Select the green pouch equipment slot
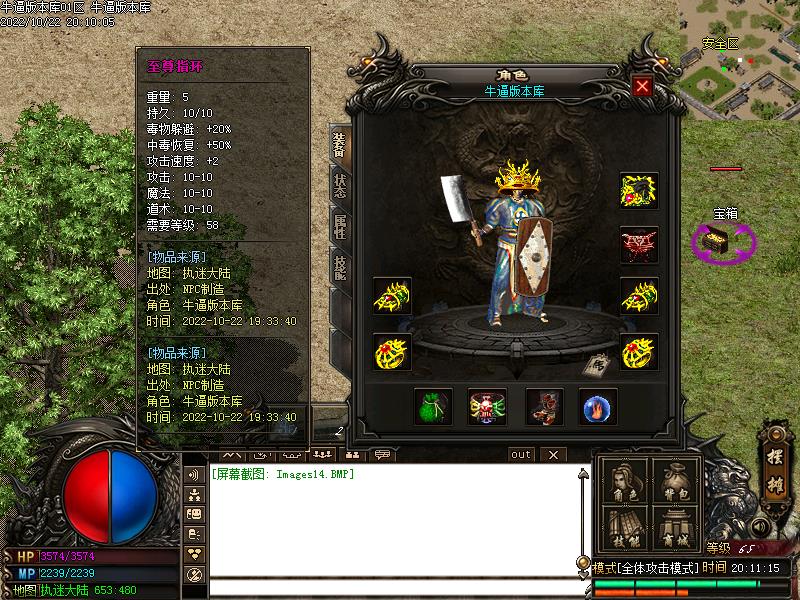 click(x=433, y=406)
